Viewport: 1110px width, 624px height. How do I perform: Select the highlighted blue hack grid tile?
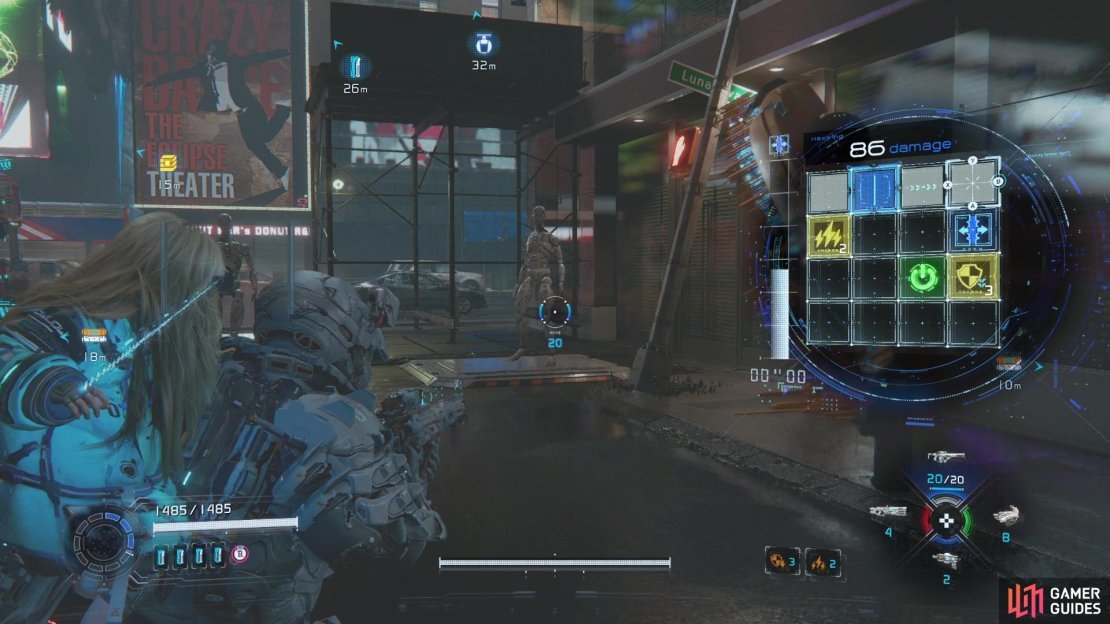point(874,188)
